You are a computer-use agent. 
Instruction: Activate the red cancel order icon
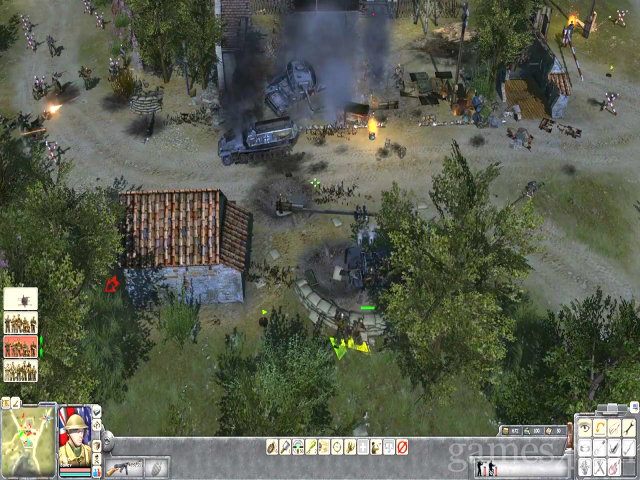[x=402, y=447]
